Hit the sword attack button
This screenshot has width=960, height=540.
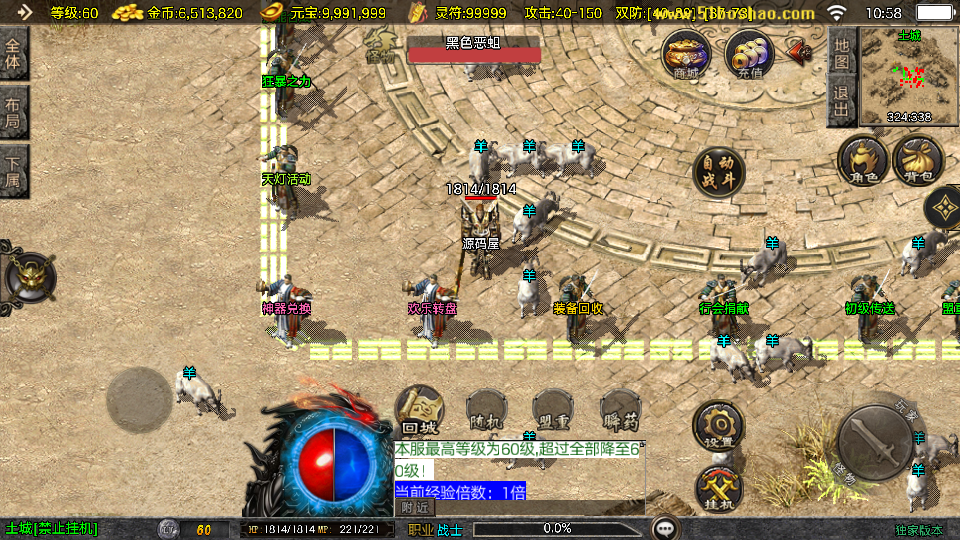click(875, 442)
